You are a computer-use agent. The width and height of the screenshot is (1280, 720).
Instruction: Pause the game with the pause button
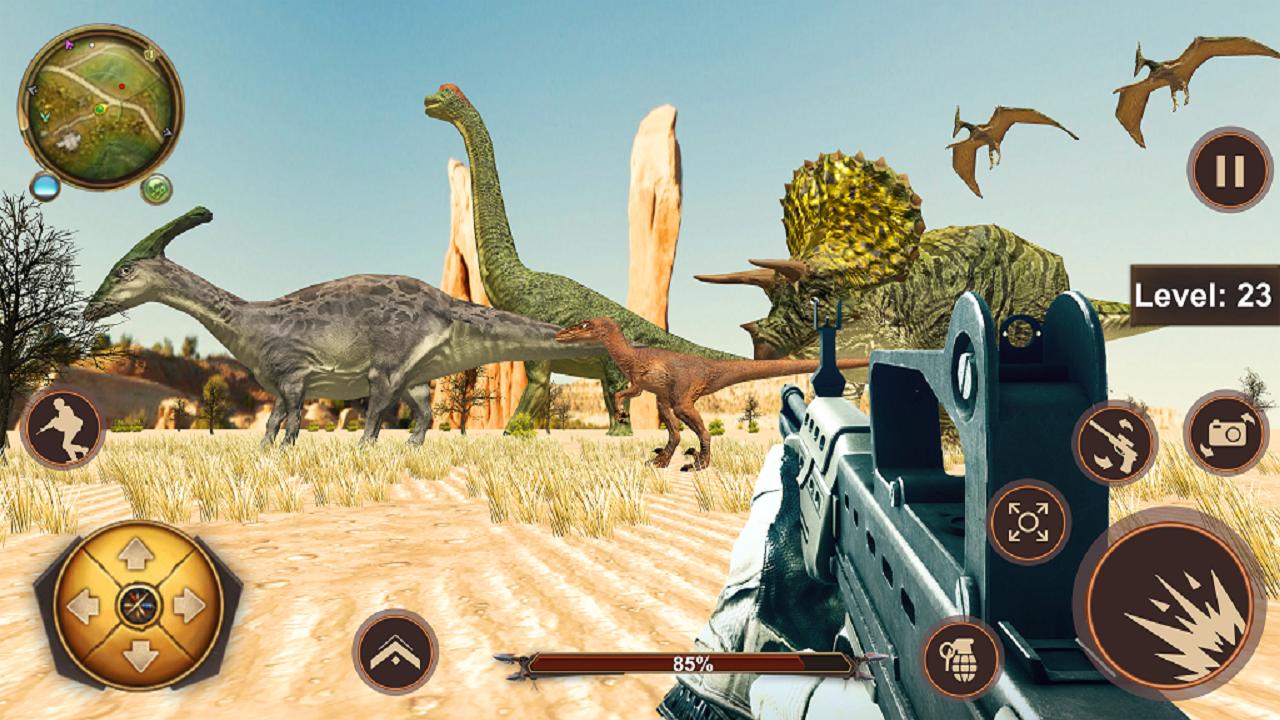coord(1229,170)
